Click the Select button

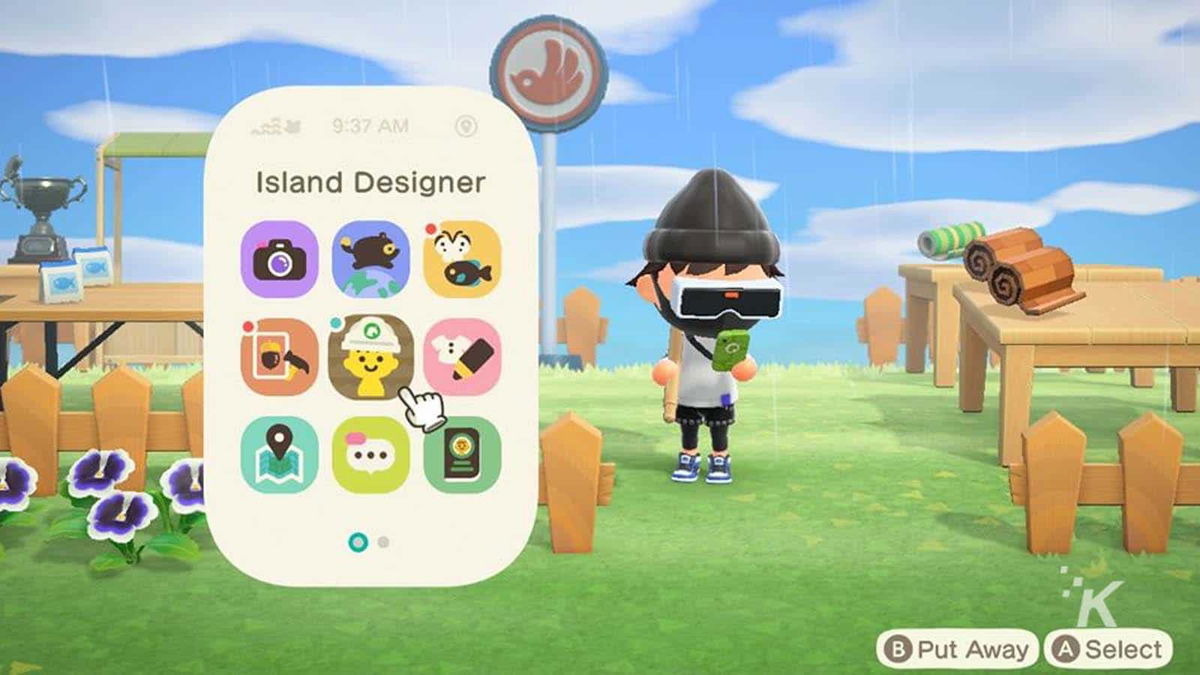point(1108,649)
